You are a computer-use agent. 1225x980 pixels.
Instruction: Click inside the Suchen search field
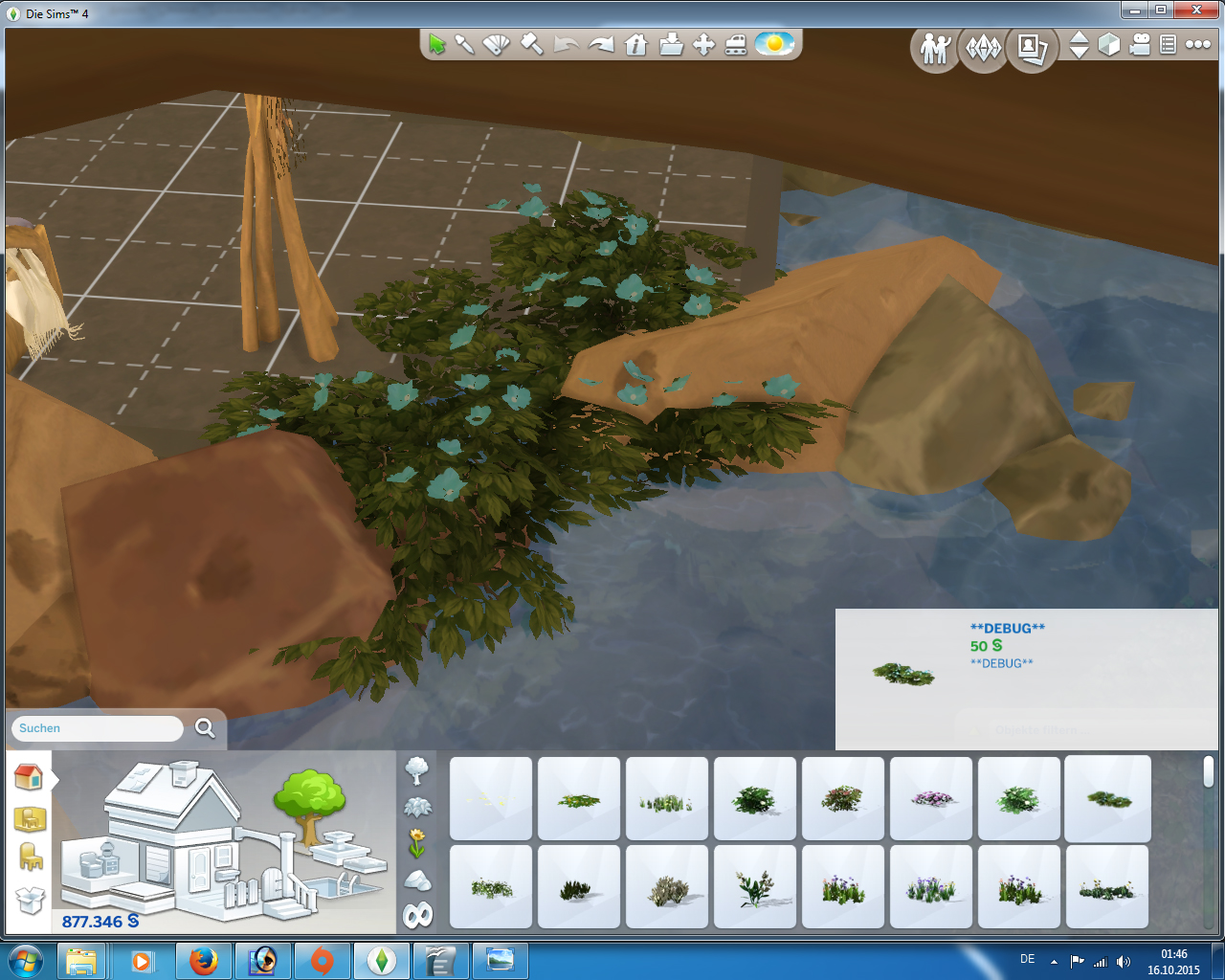pos(96,728)
